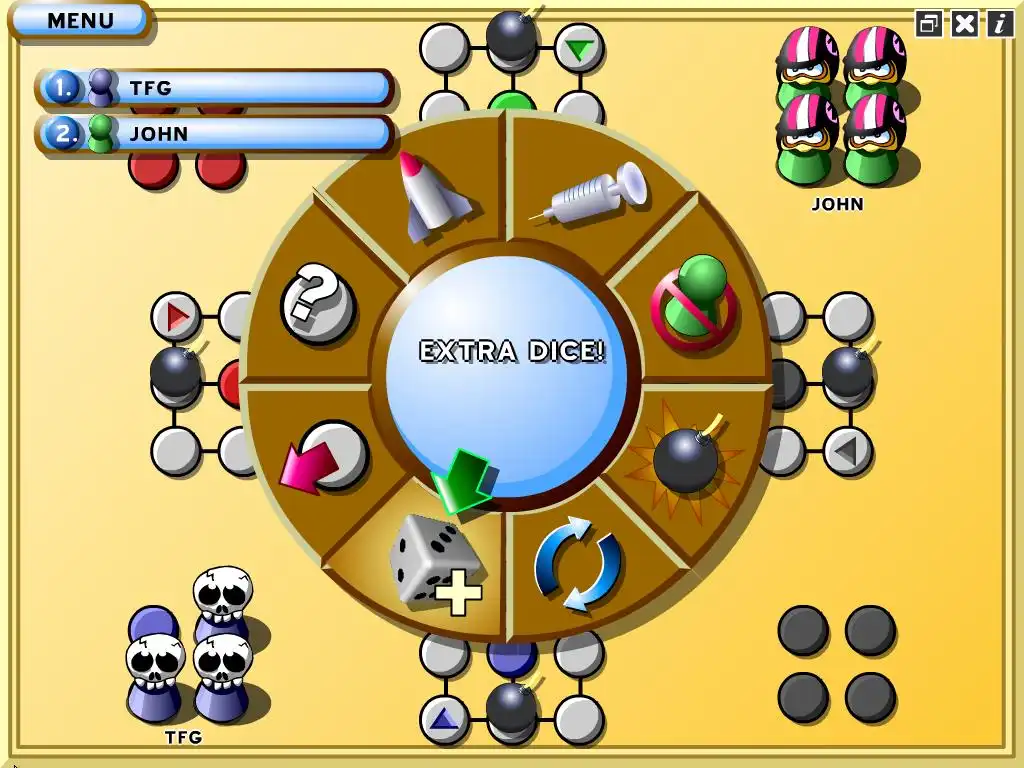Image resolution: width=1024 pixels, height=768 pixels.
Task: Toggle windowed mode with the restore button
Action: [929, 24]
